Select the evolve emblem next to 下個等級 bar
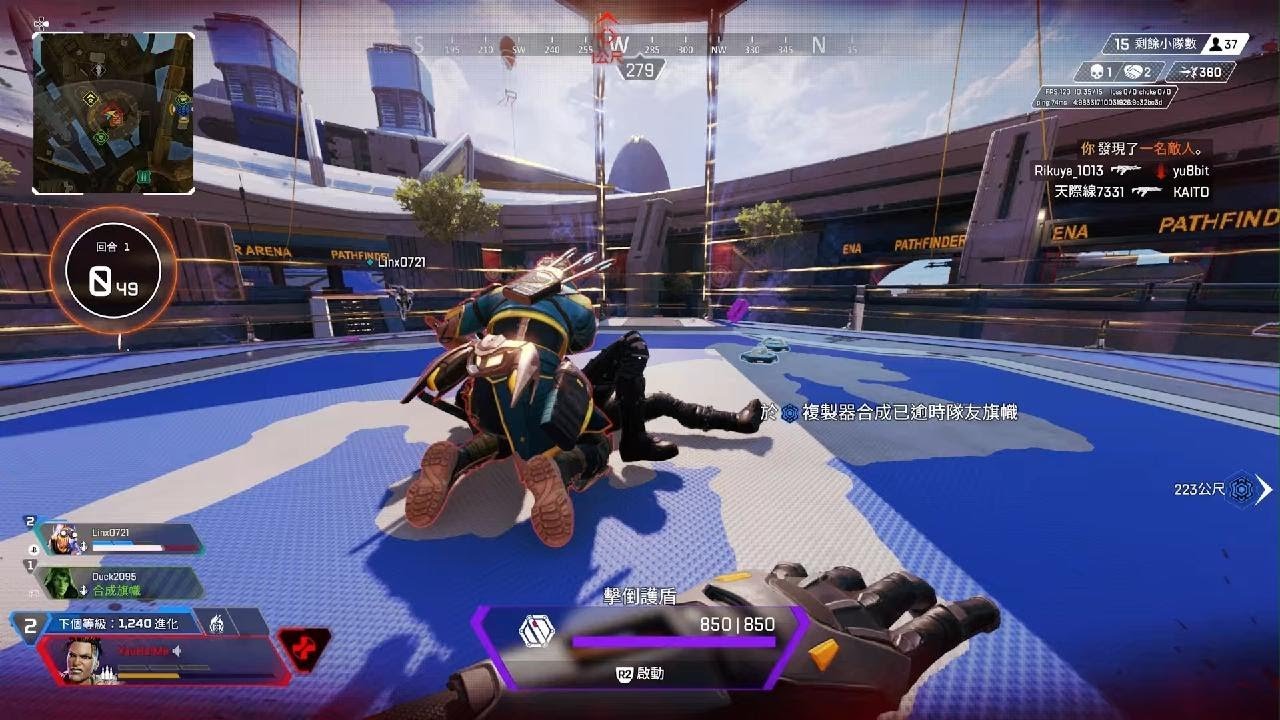 click(219, 622)
